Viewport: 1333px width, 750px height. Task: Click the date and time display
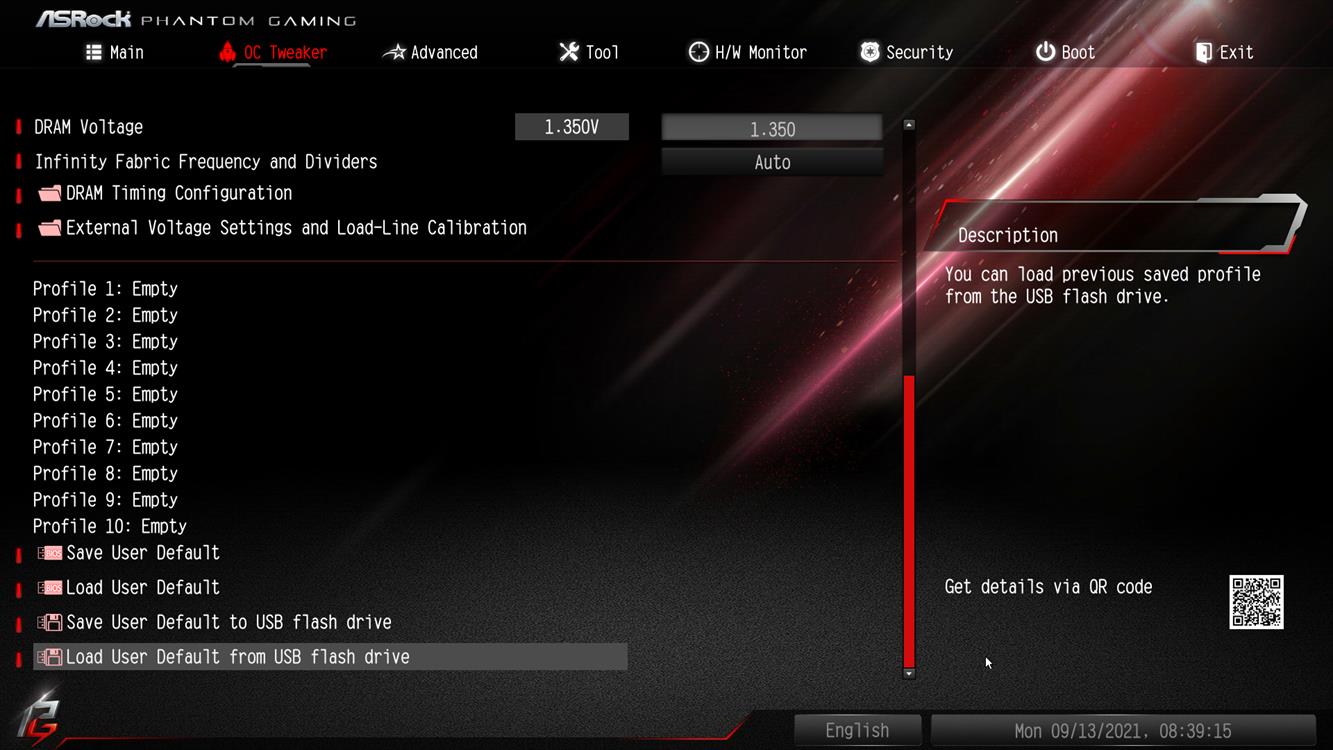point(1122,731)
